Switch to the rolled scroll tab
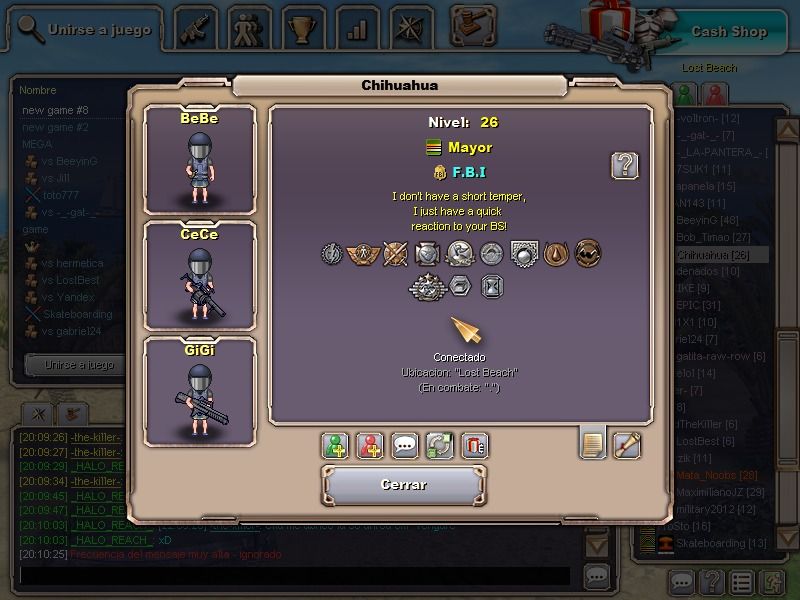 pyautogui.click(x=627, y=443)
